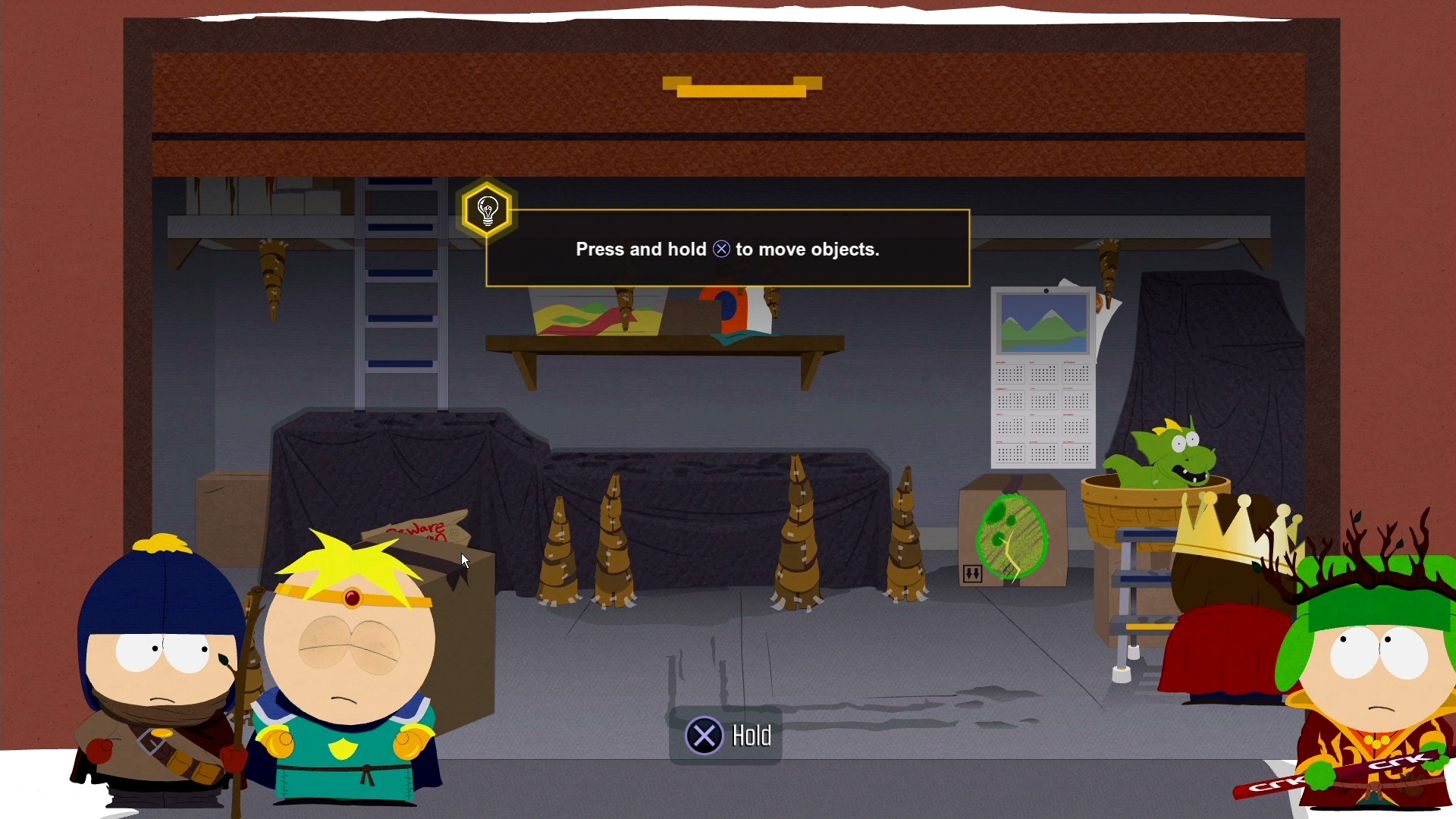Click the circled X icon inside the tutorial message

[721, 249]
